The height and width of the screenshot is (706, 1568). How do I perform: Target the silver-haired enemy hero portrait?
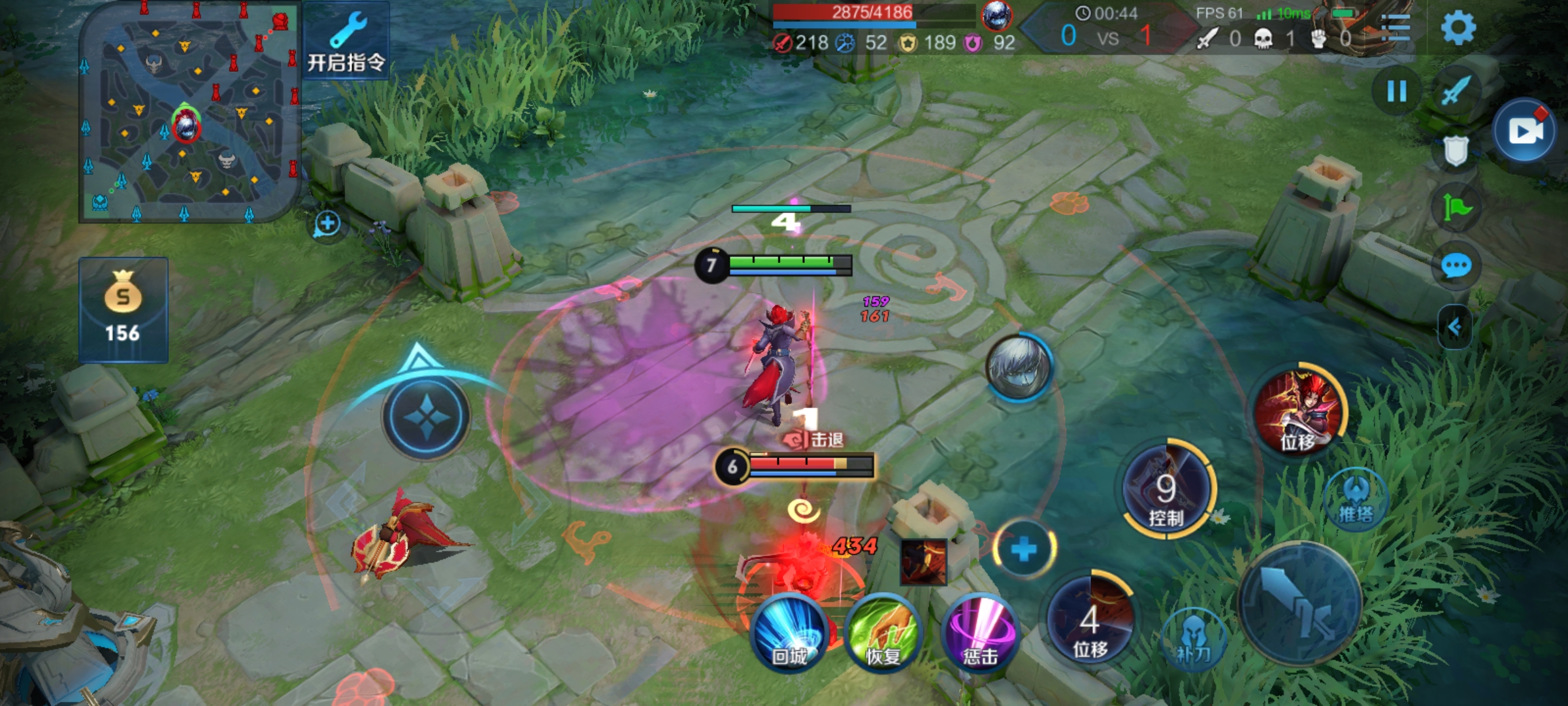pyautogui.click(x=1018, y=366)
